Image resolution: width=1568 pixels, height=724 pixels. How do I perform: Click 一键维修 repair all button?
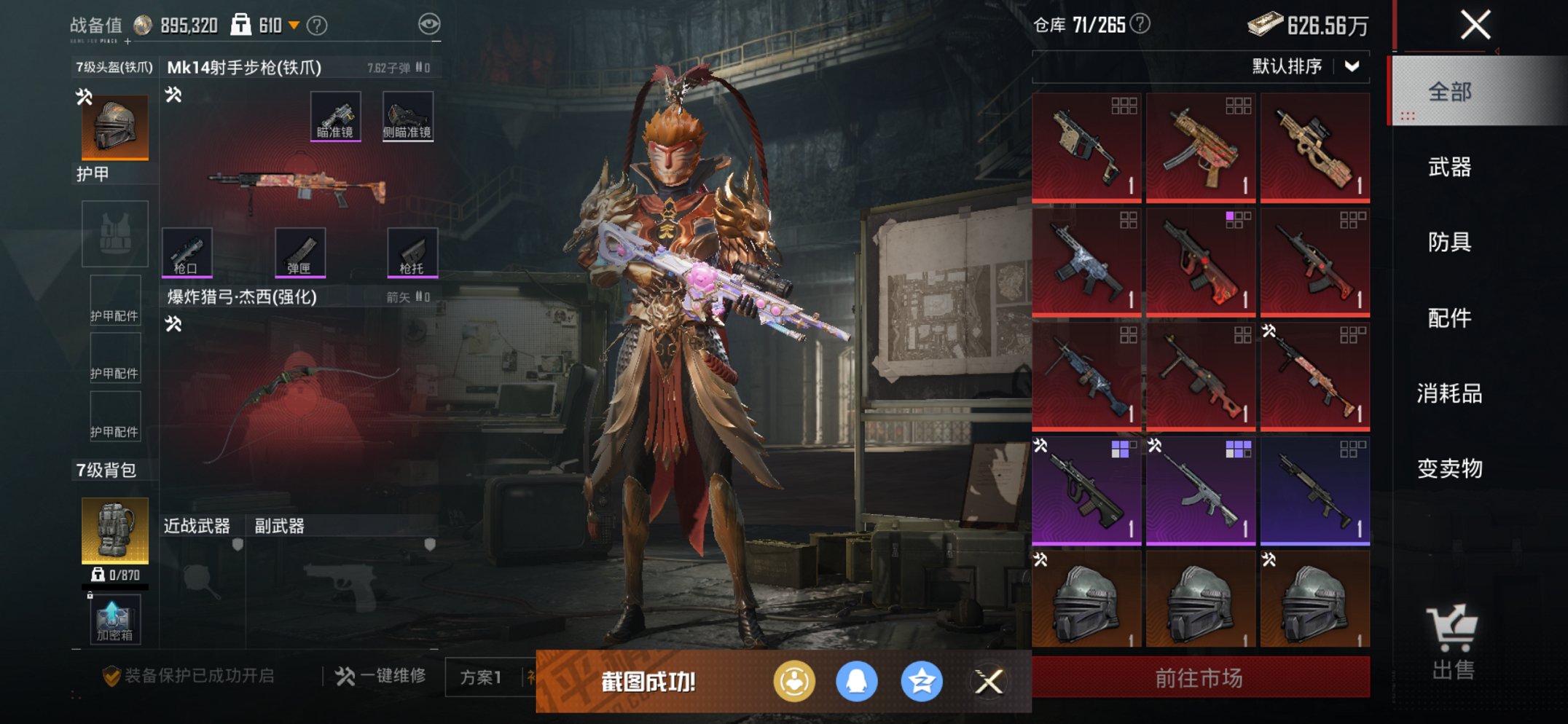tap(381, 676)
